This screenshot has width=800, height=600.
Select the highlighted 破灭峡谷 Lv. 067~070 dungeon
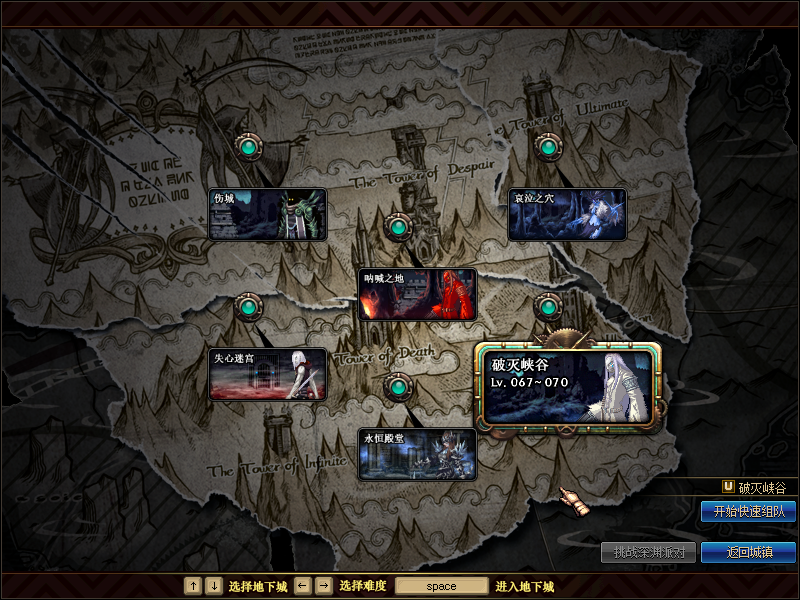[x=569, y=385]
